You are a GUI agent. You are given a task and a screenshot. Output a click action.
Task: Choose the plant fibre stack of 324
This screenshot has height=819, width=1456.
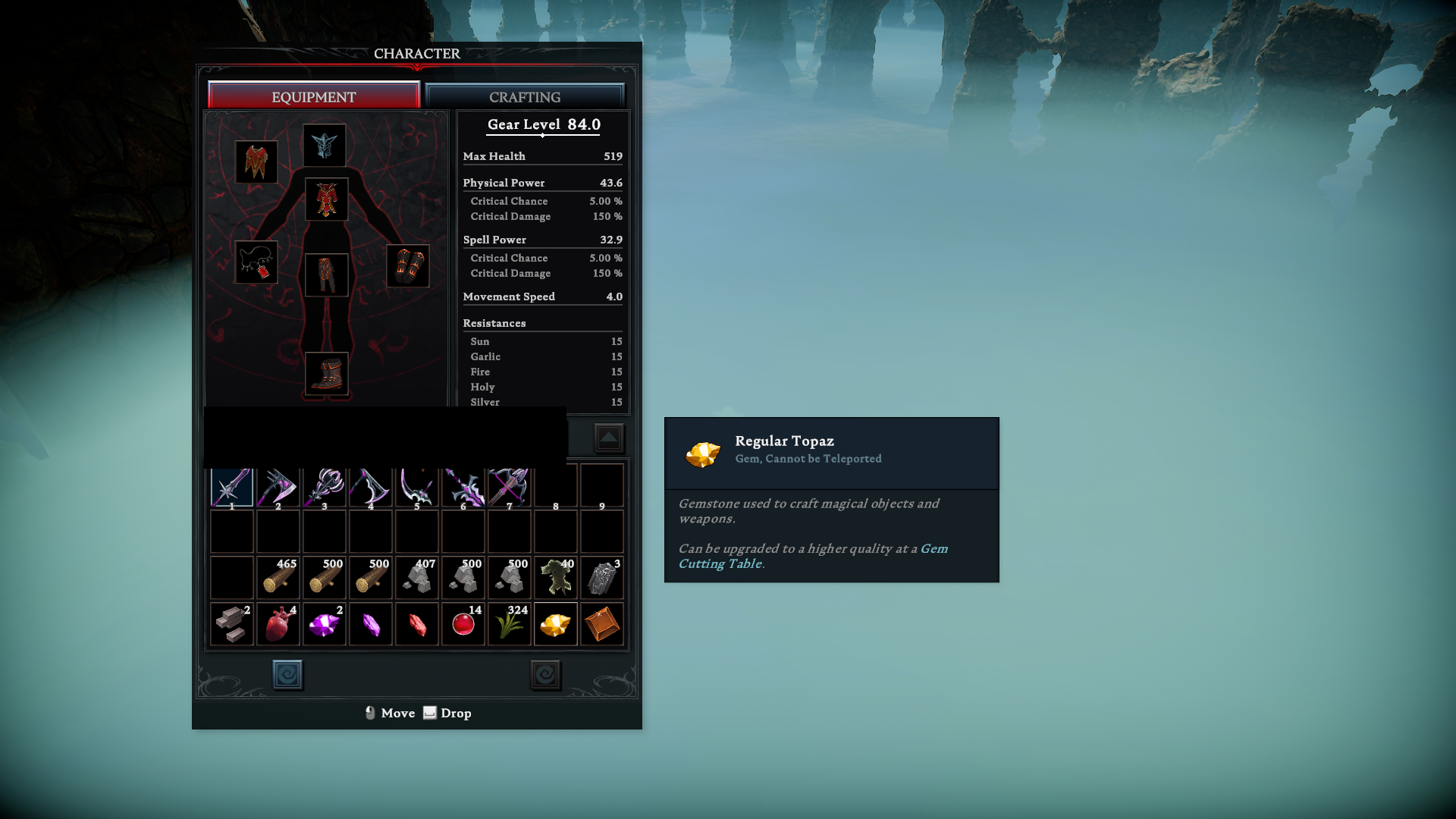coord(510,624)
